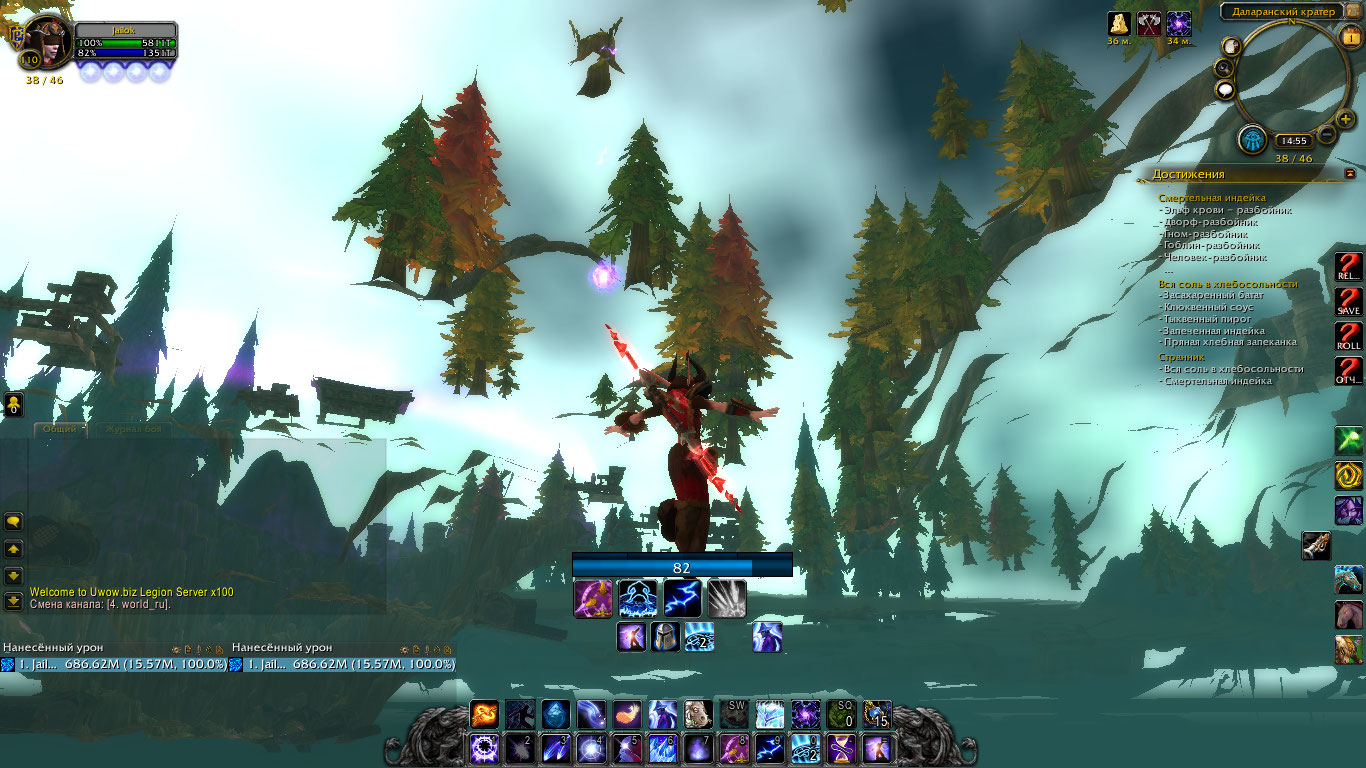
Task: Open the calendar button by the minimap
Action: [1351, 38]
